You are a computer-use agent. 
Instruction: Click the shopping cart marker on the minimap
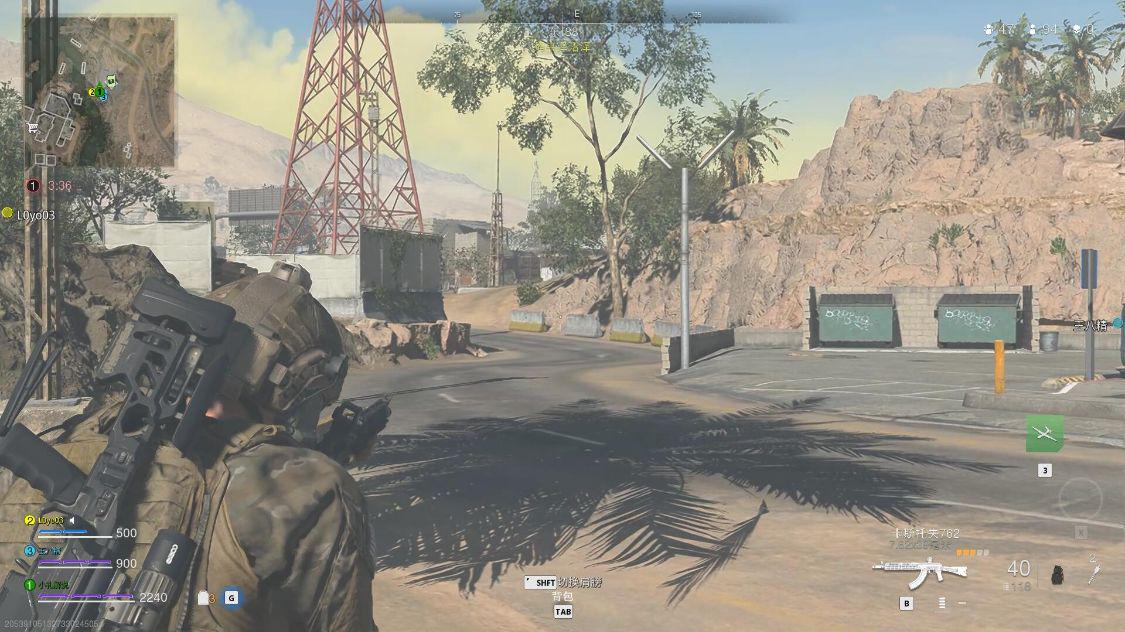point(33,127)
